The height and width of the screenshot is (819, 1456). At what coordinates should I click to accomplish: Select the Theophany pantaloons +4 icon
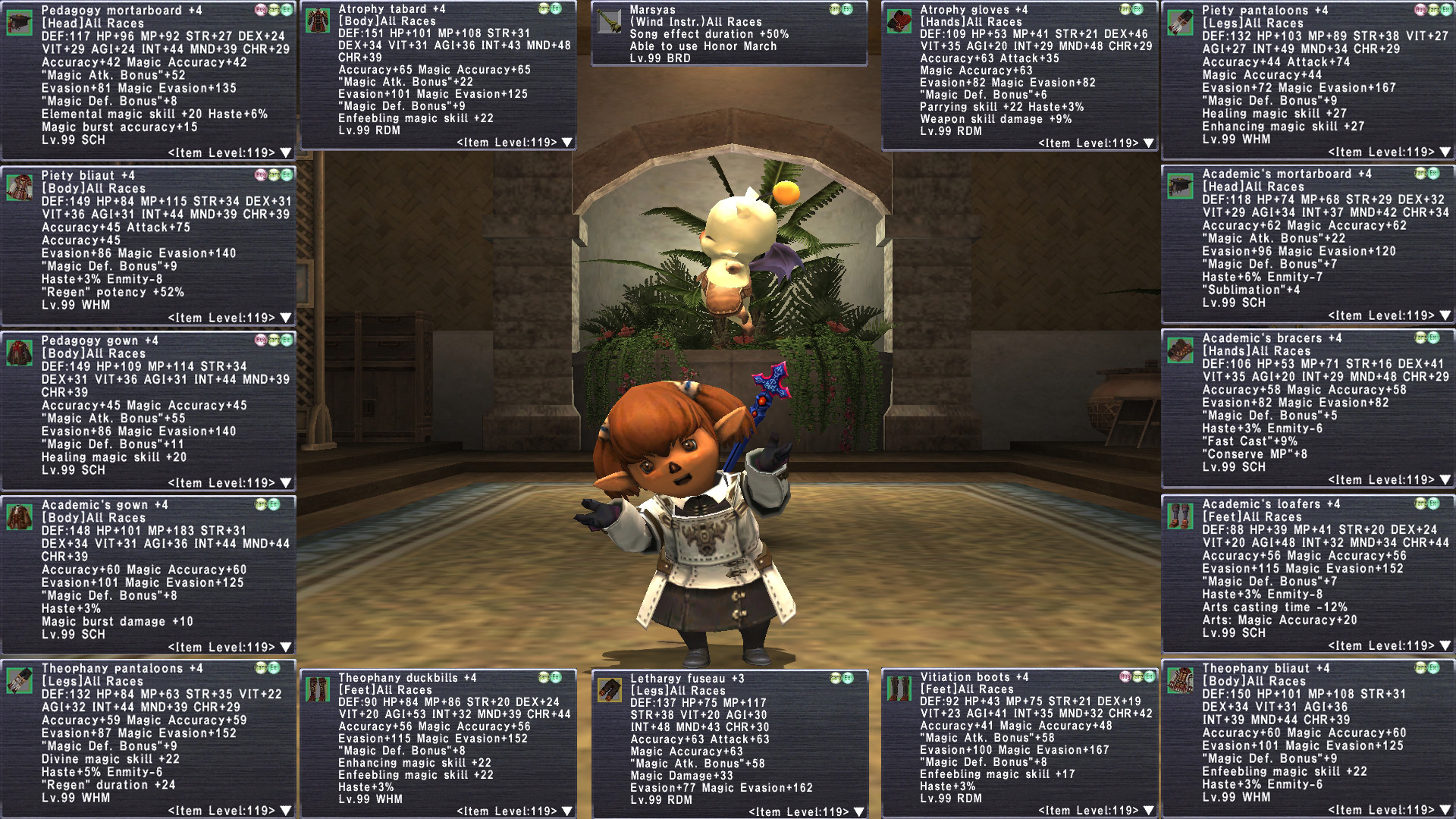point(20,680)
